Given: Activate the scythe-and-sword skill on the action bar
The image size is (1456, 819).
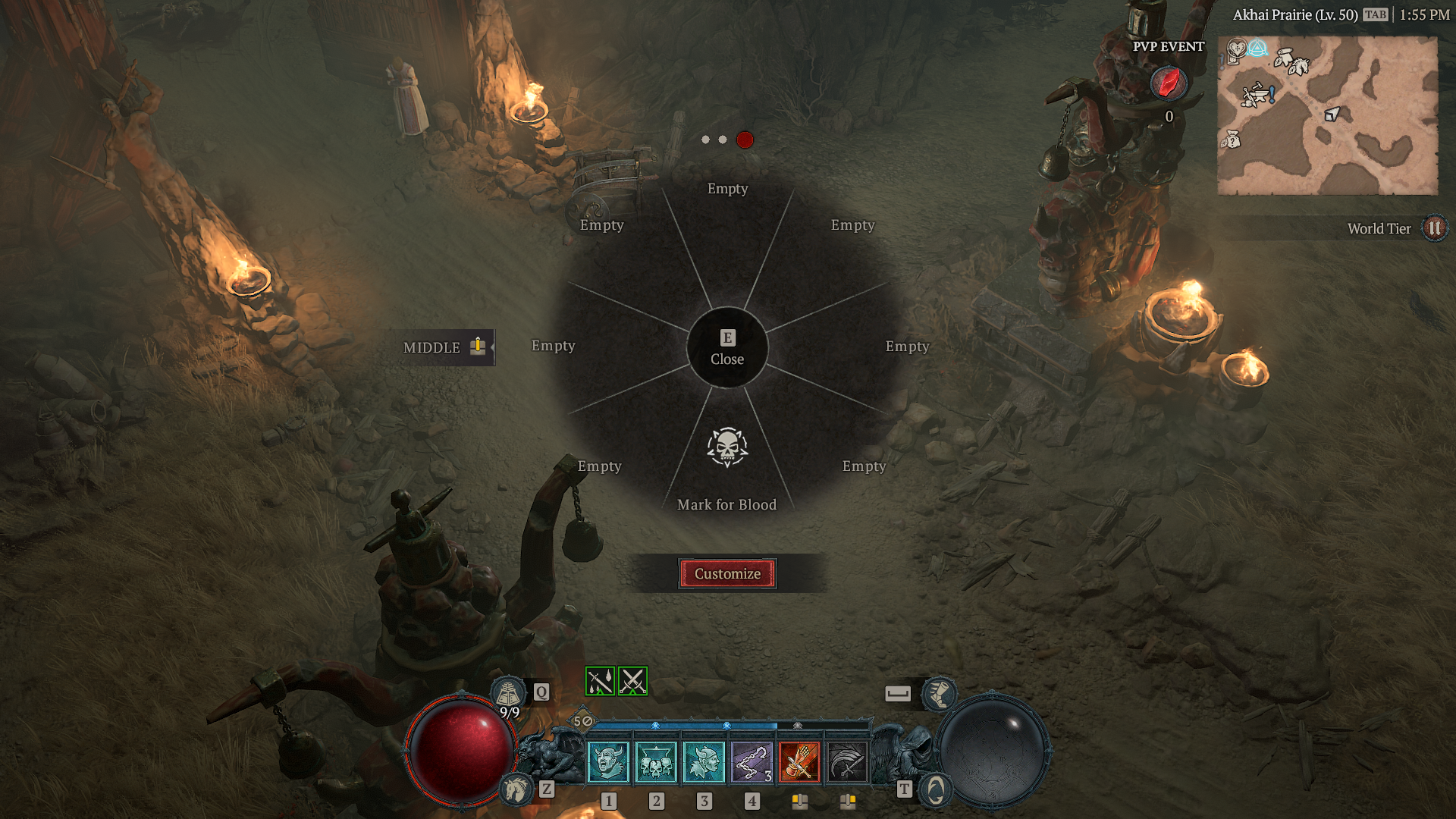Looking at the screenshot, I should coord(849,761).
